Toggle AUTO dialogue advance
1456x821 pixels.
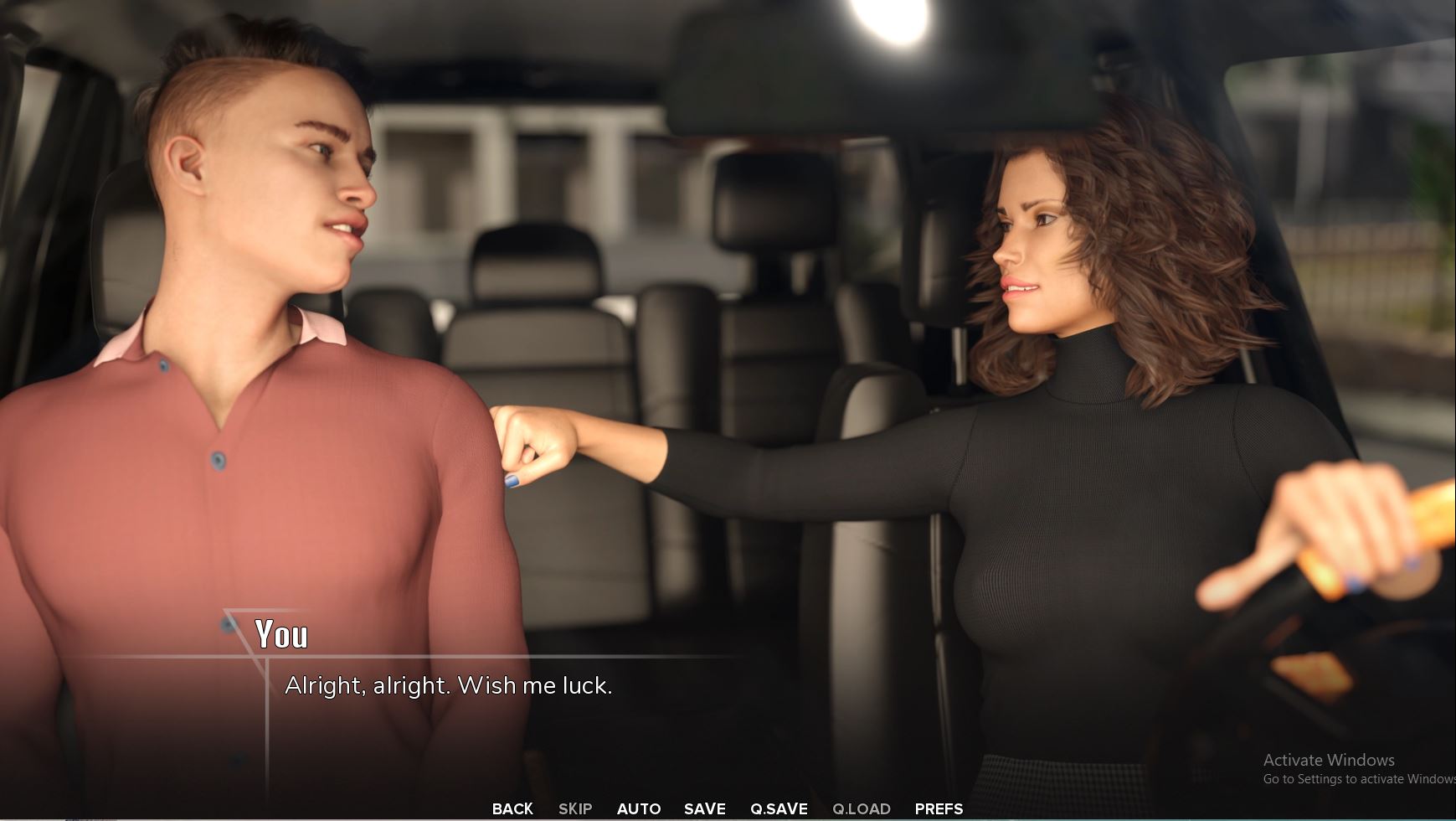pos(639,808)
